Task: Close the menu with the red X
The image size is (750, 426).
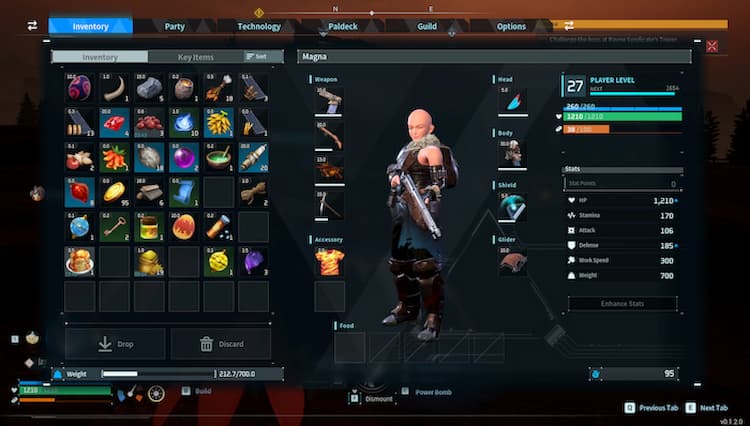Action: (712, 46)
